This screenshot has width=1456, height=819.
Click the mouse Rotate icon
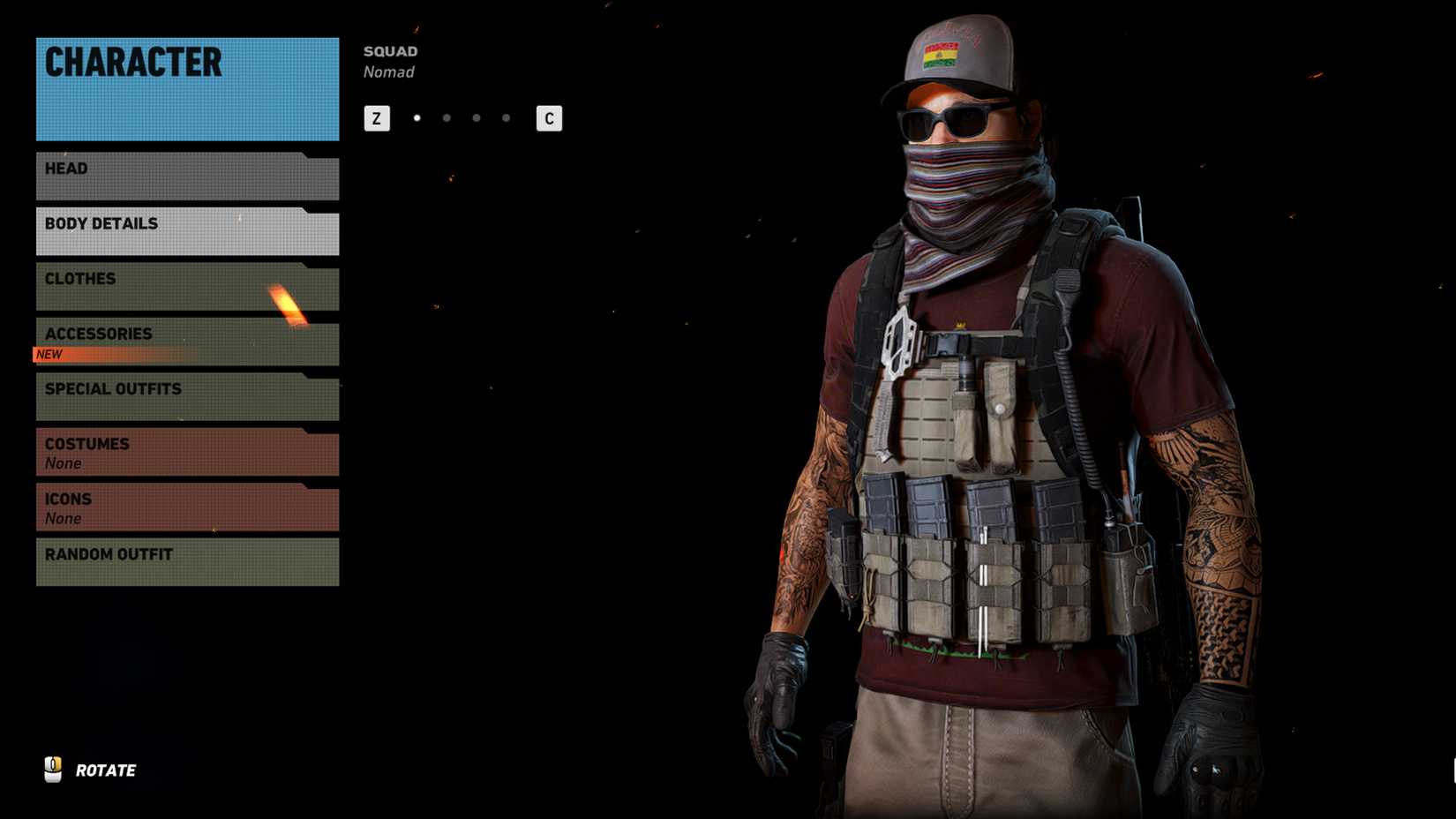pos(55,769)
